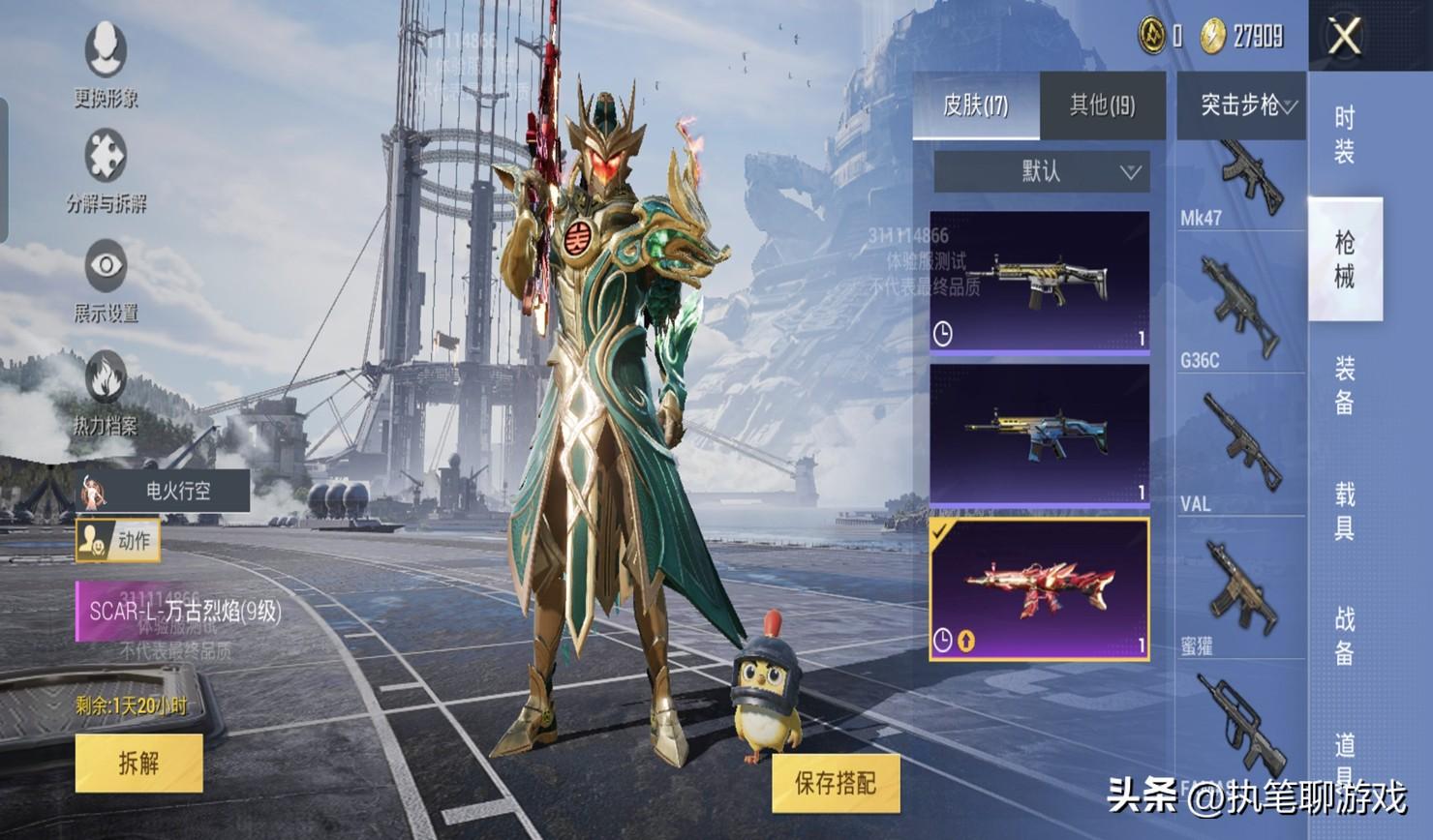Open the 更换形象 change appearance option
Image resolution: width=1433 pixels, height=840 pixels.
tap(106, 64)
